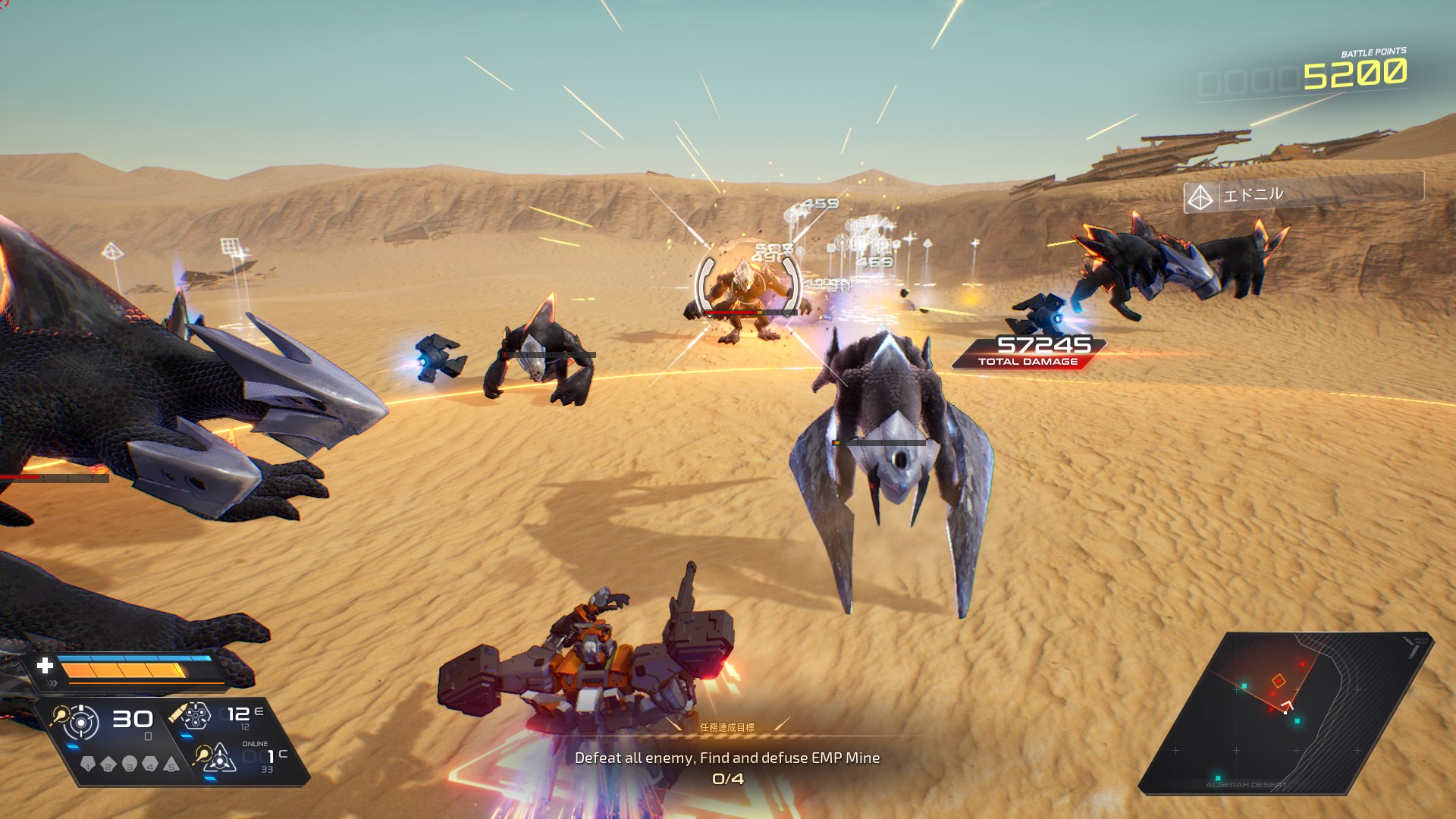Select the triangular item slot 5
Screen dimensions: 1456x819
(x=171, y=764)
